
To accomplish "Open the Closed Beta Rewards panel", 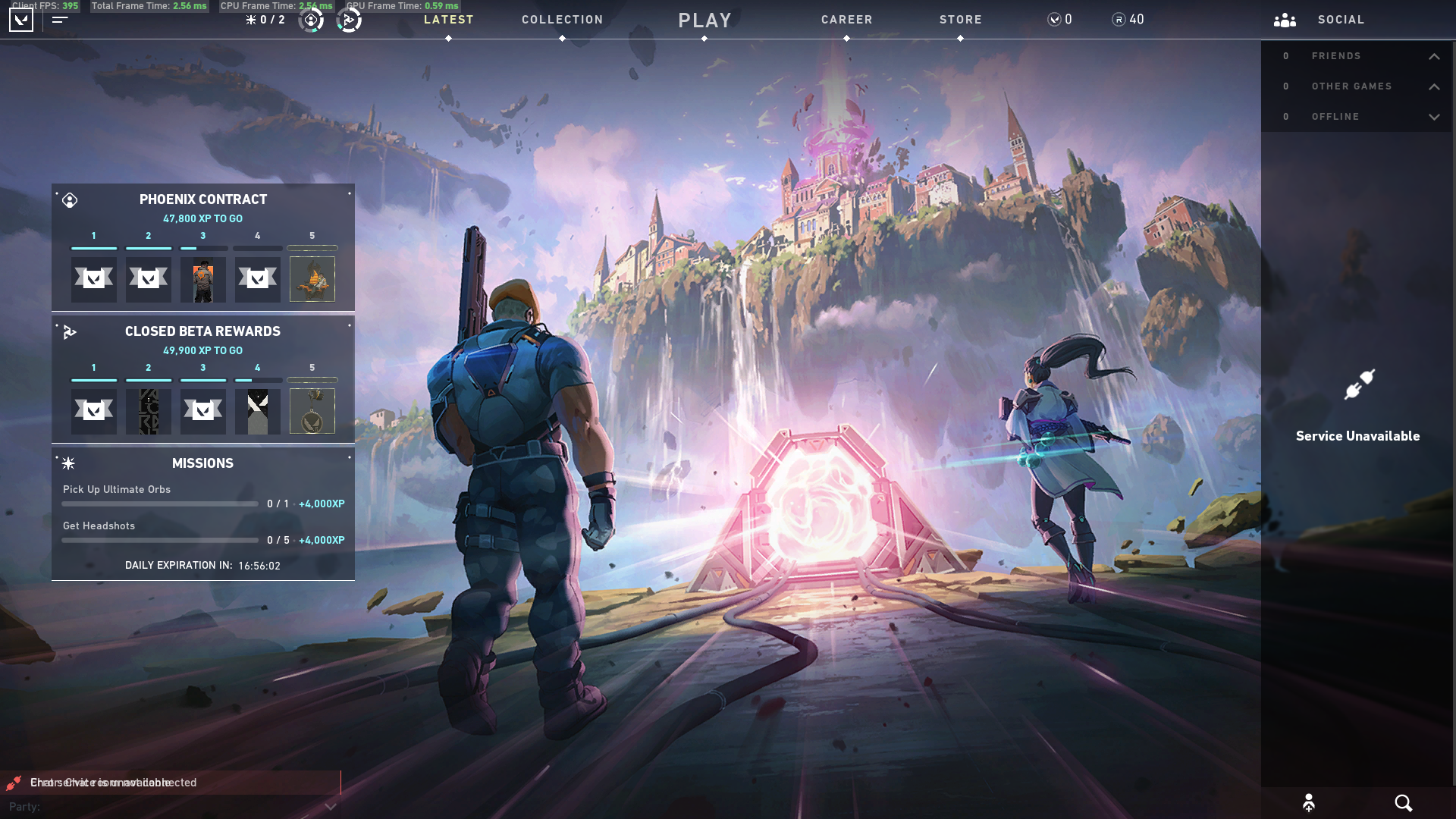I will (x=202, y=331).
